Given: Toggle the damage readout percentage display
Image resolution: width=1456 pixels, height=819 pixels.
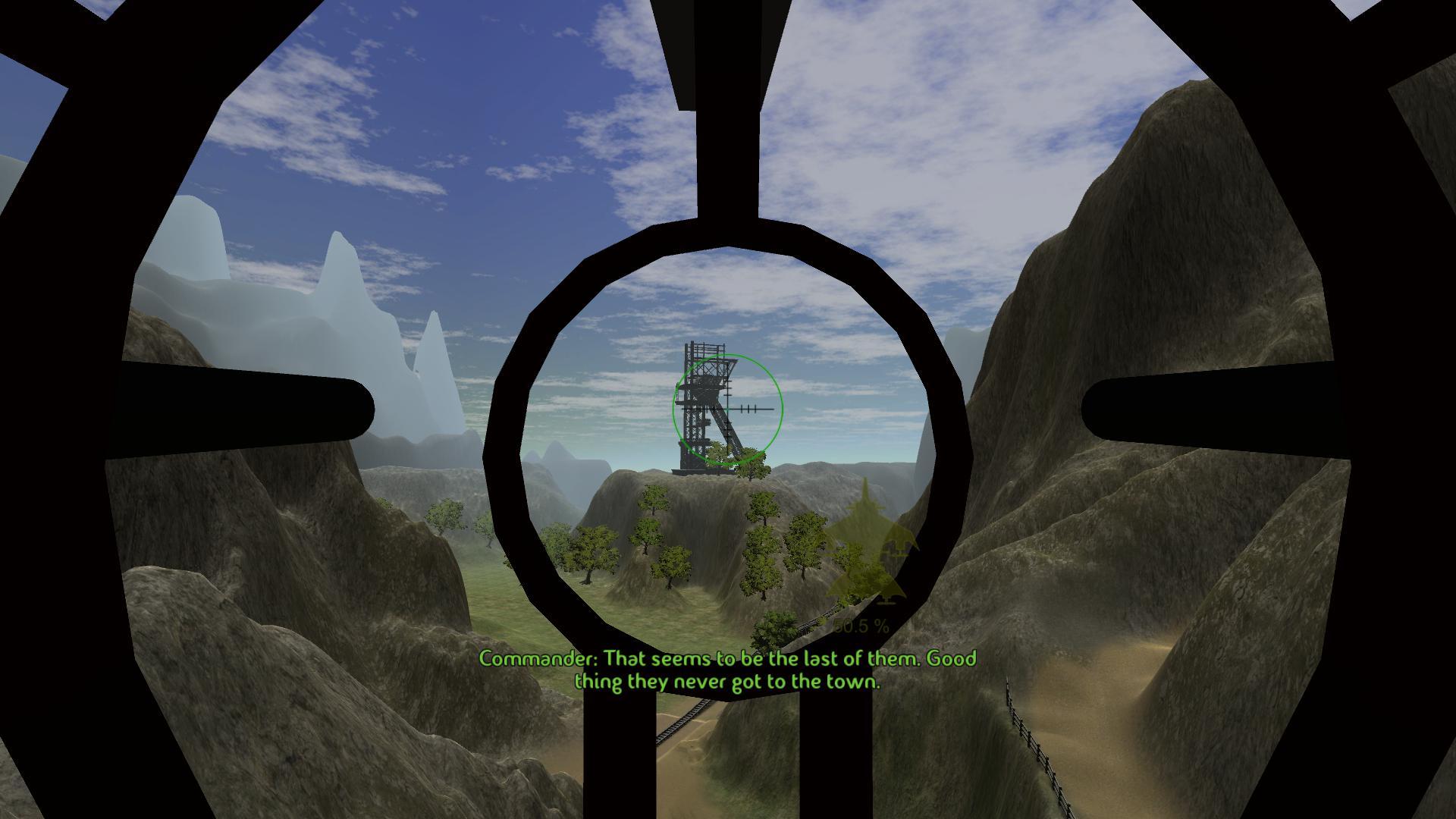Looking at the screenshot, I should pyautogui.click(x=861, y=627).
